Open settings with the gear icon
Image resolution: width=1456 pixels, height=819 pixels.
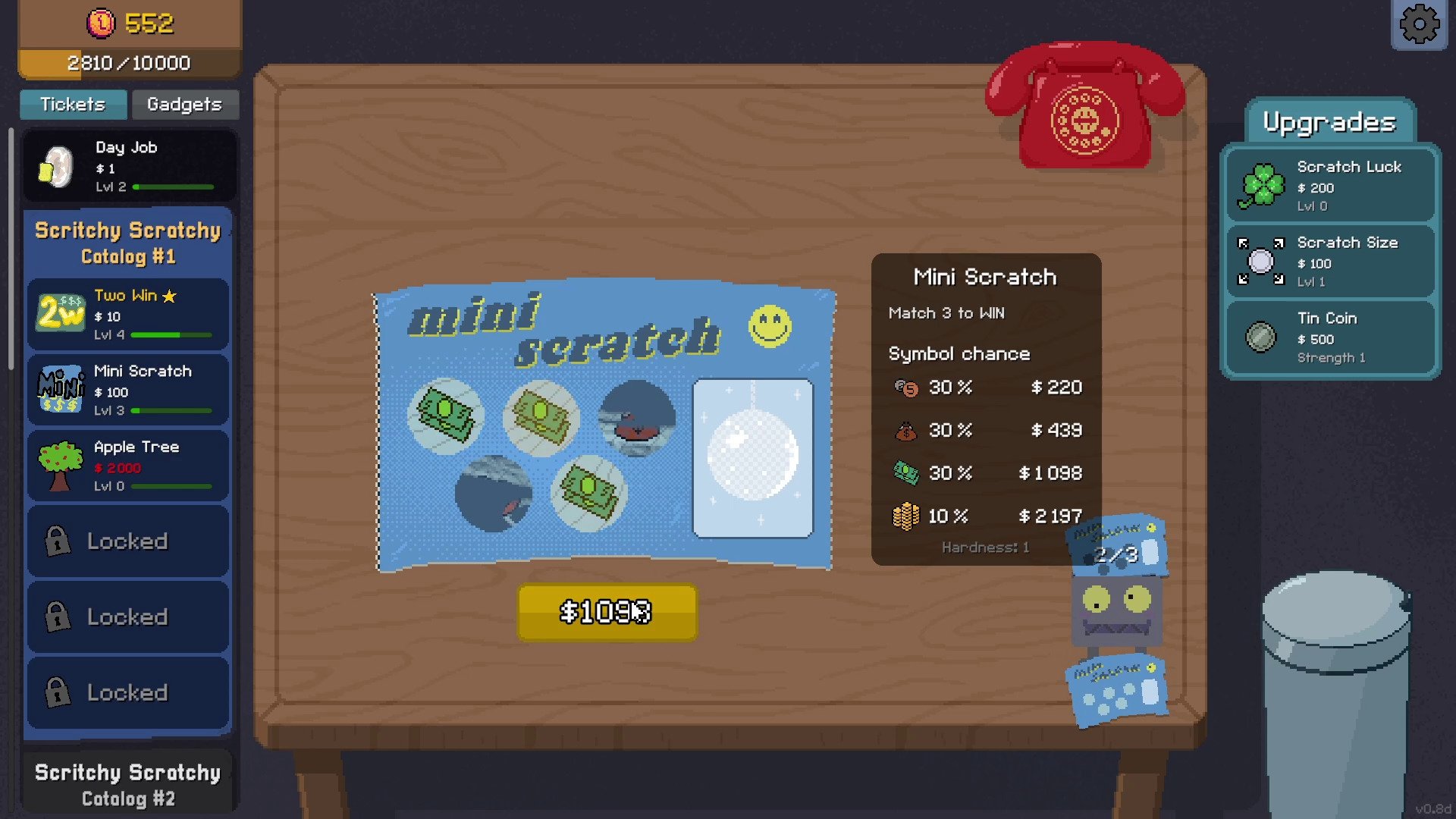tap(1419, 25)
